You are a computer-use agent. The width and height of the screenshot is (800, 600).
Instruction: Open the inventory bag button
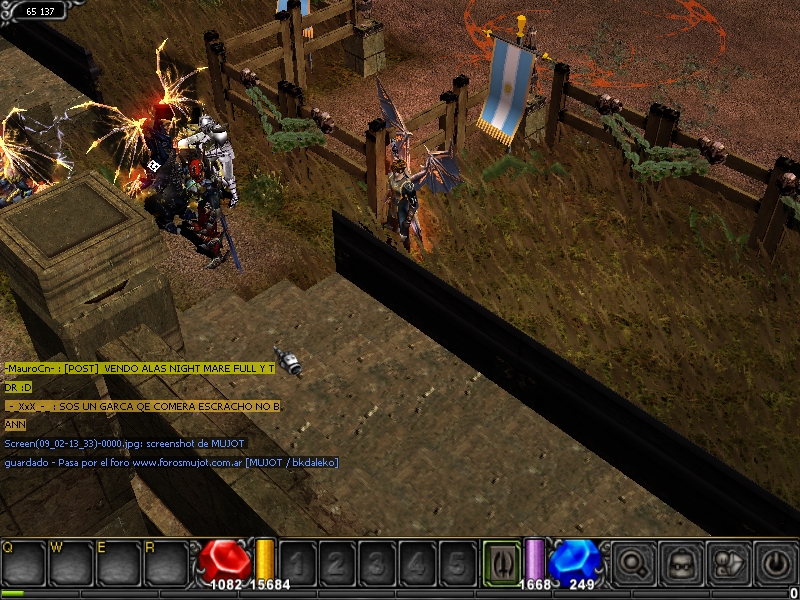point(682,563)
